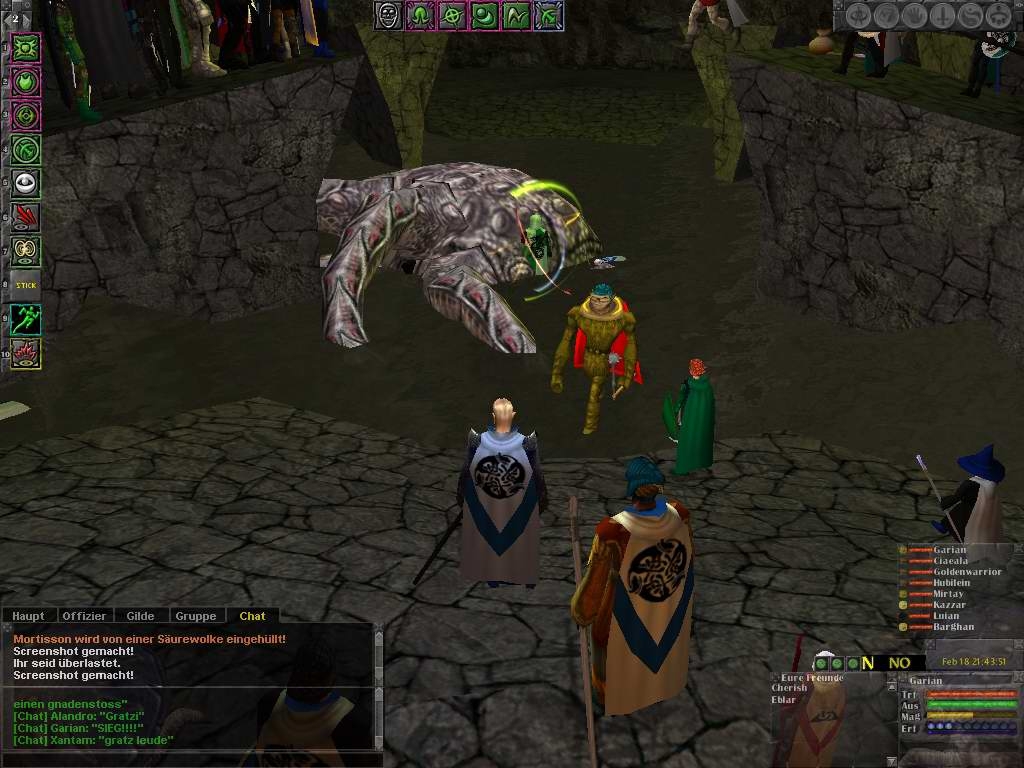This screenshot has height=768, width=1024.
Task: Select the Gilde chat tab
Action: (x=140, y=616)
